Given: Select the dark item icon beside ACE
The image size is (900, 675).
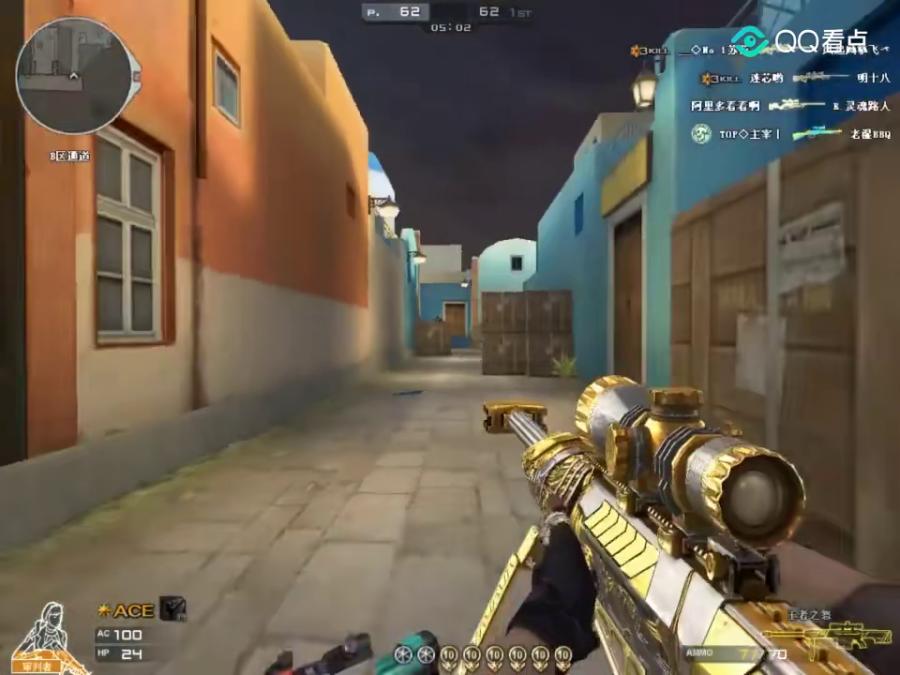Looking at the screenshot, I should point(173,608).
